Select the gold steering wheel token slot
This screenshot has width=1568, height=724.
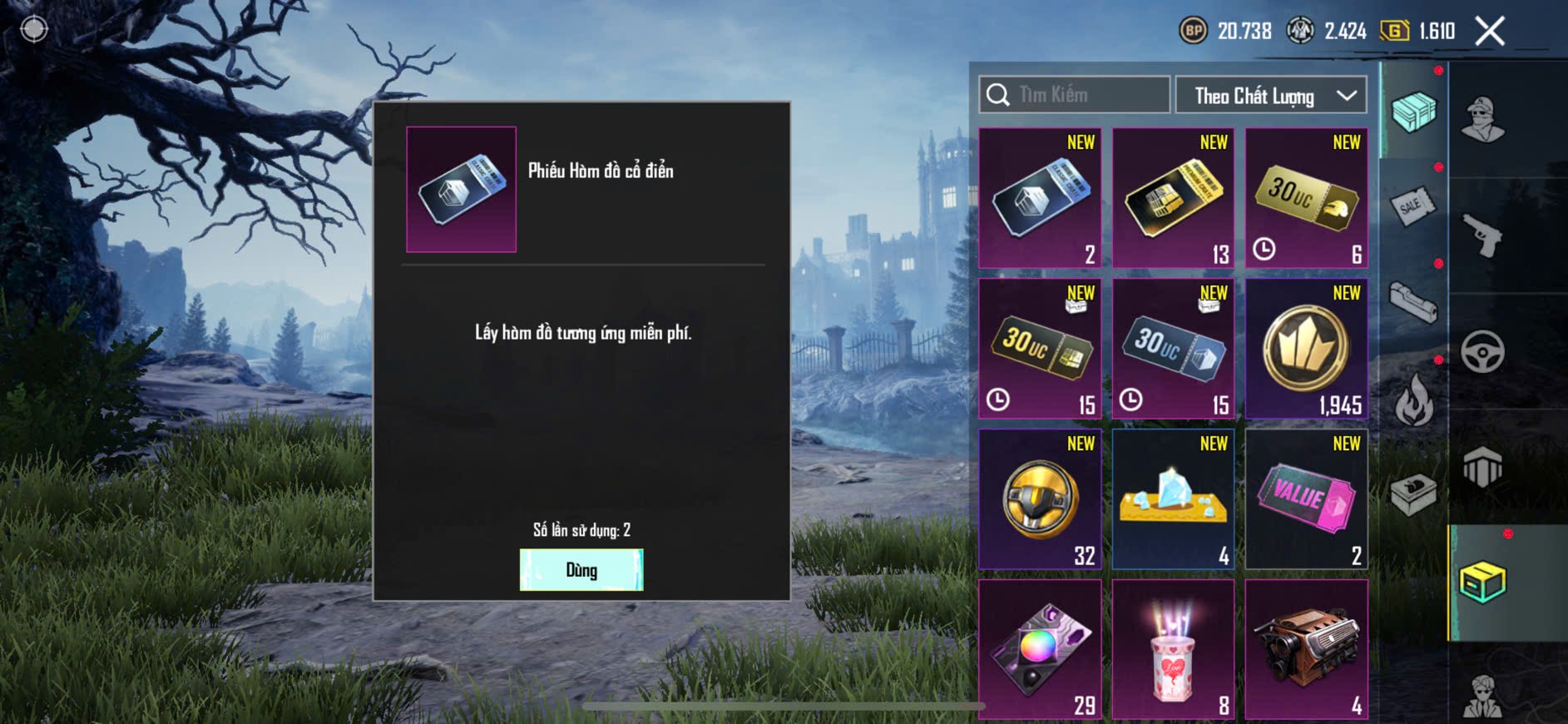[x=1040, y=499]
